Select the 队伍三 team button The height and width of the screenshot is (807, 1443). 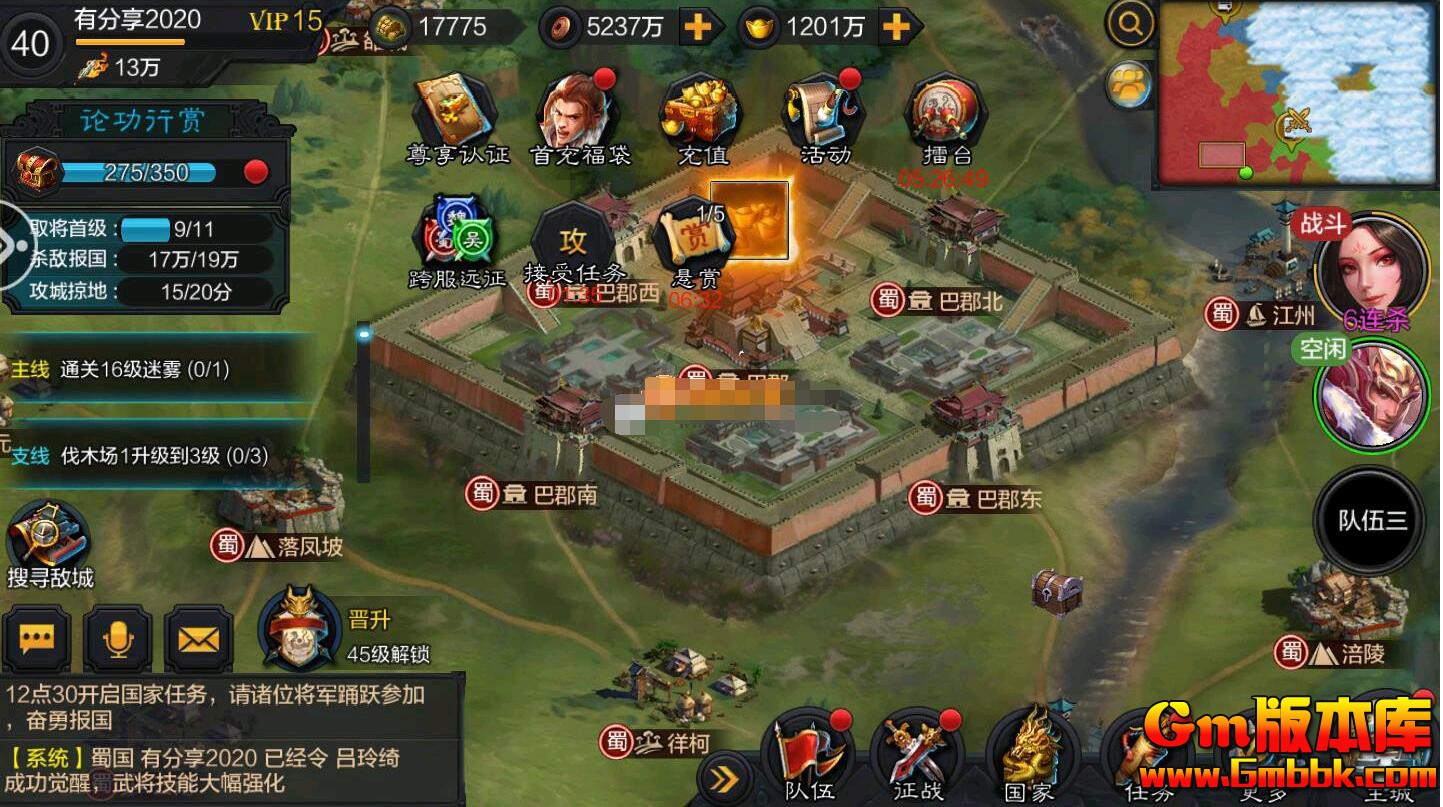pos(1371,520)
